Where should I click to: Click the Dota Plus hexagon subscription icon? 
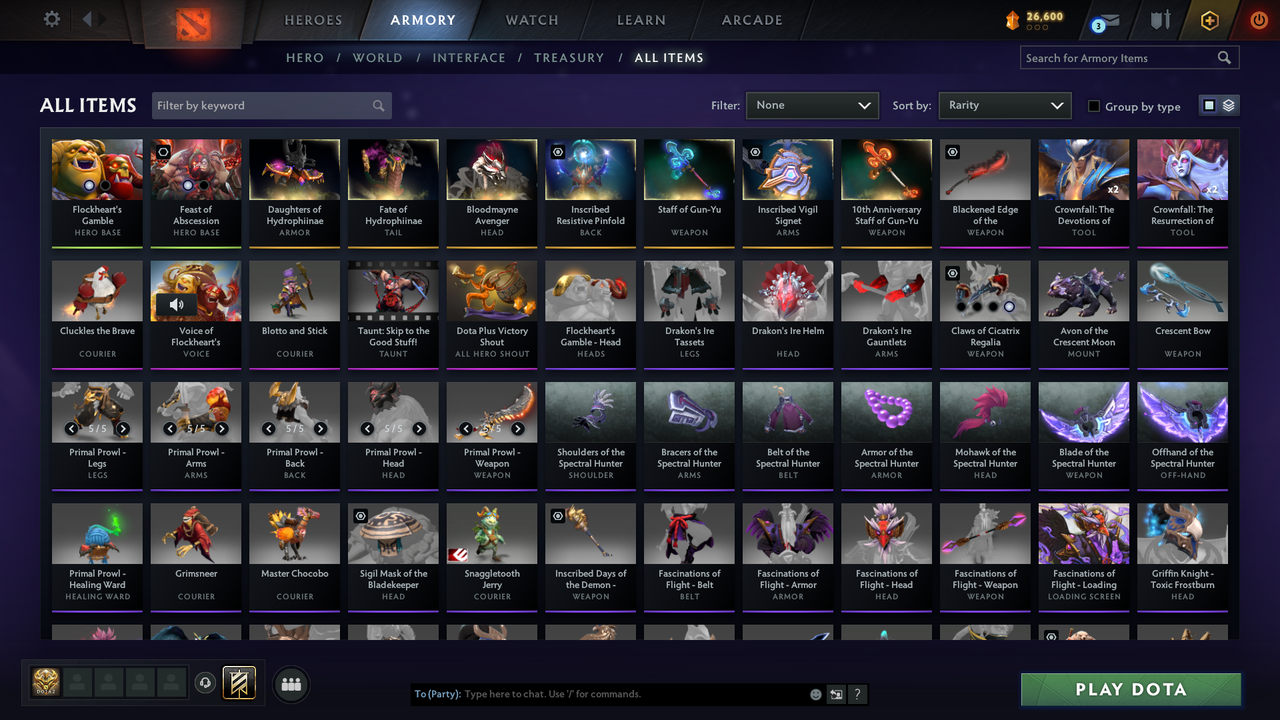(x=1209, y=19)
